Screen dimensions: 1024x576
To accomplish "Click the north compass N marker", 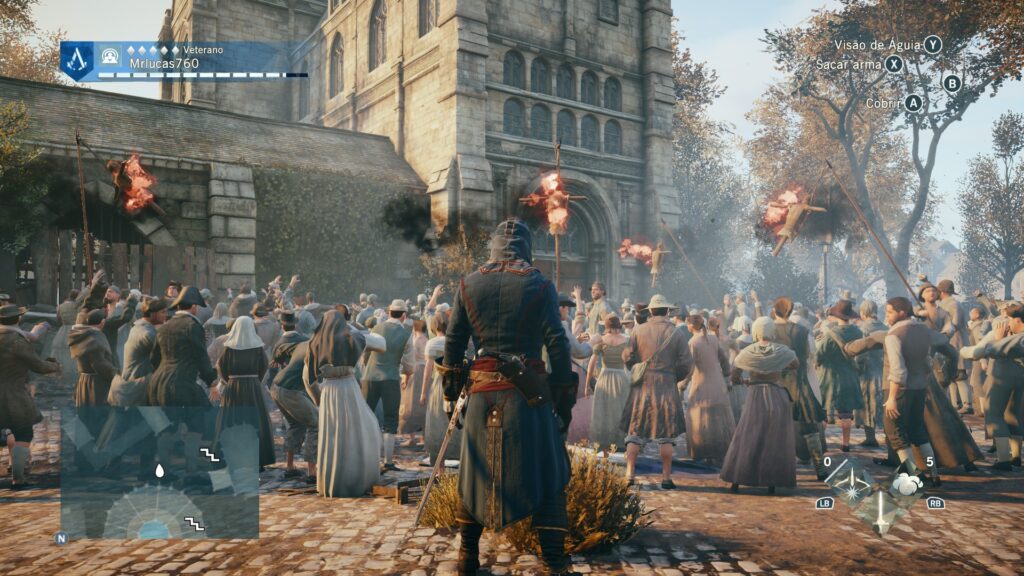I will pos(62,537).
